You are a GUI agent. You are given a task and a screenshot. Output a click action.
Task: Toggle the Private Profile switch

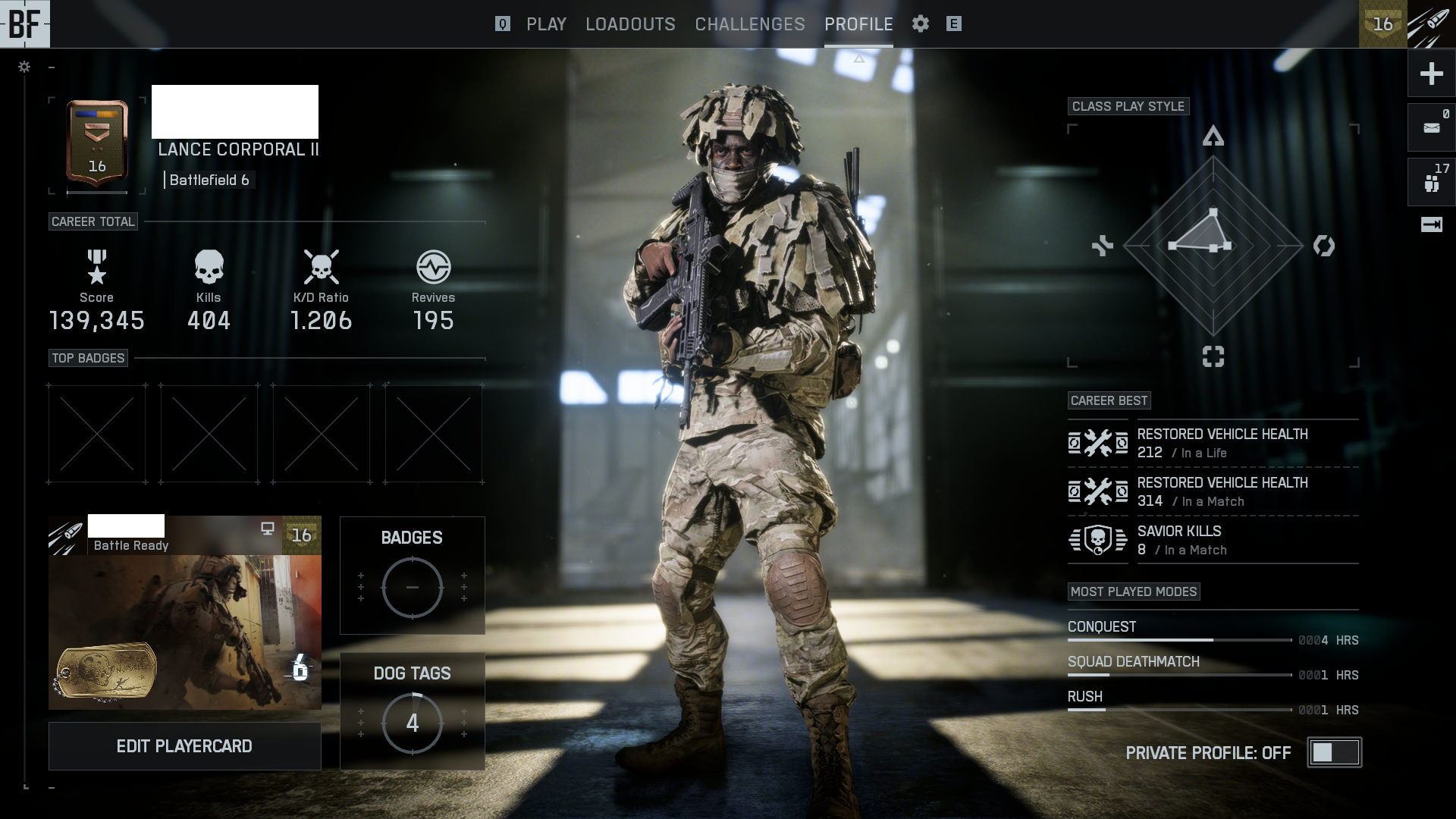(1335, 752)
